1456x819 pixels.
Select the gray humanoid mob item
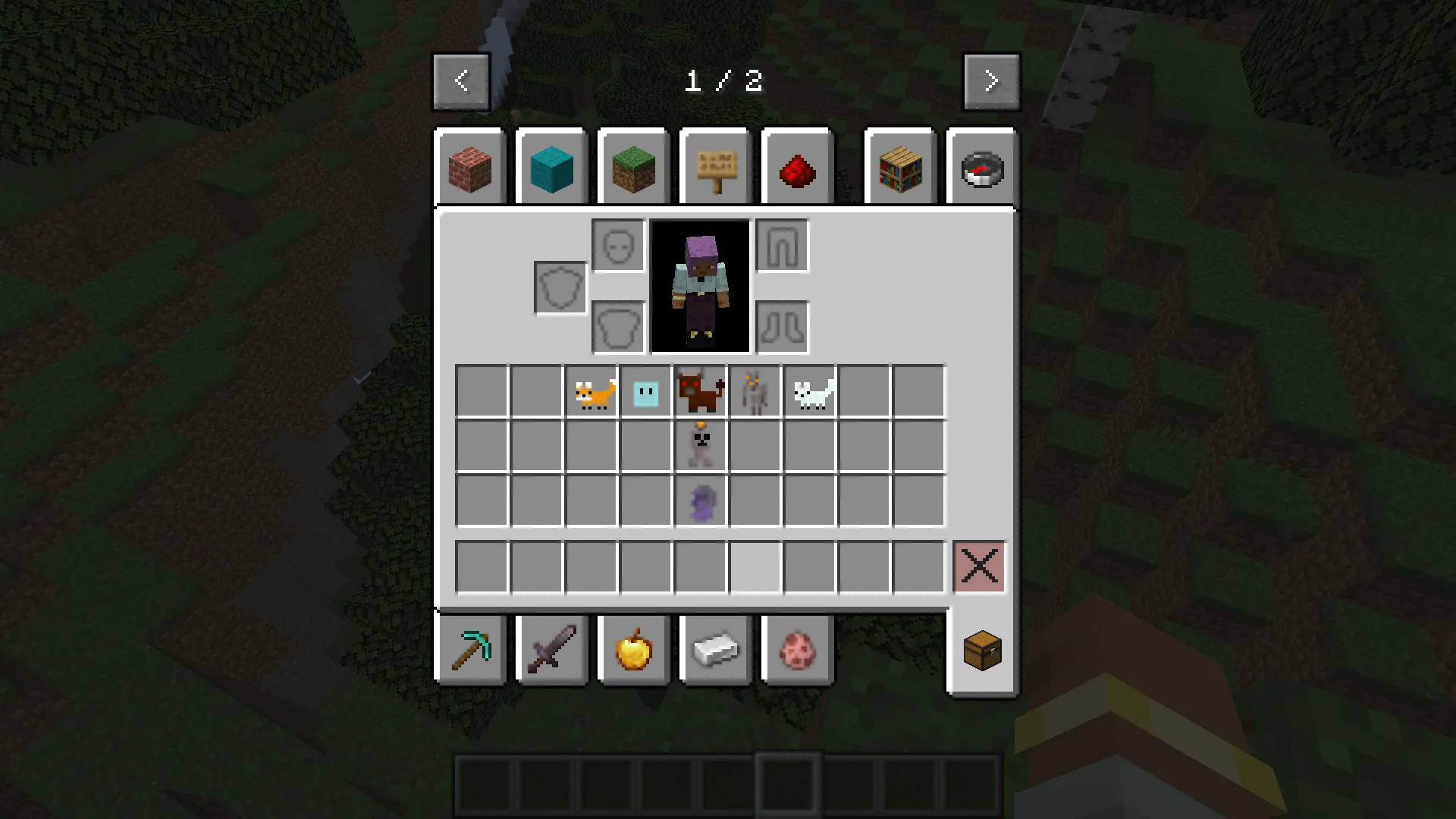(x=754, y=391)
